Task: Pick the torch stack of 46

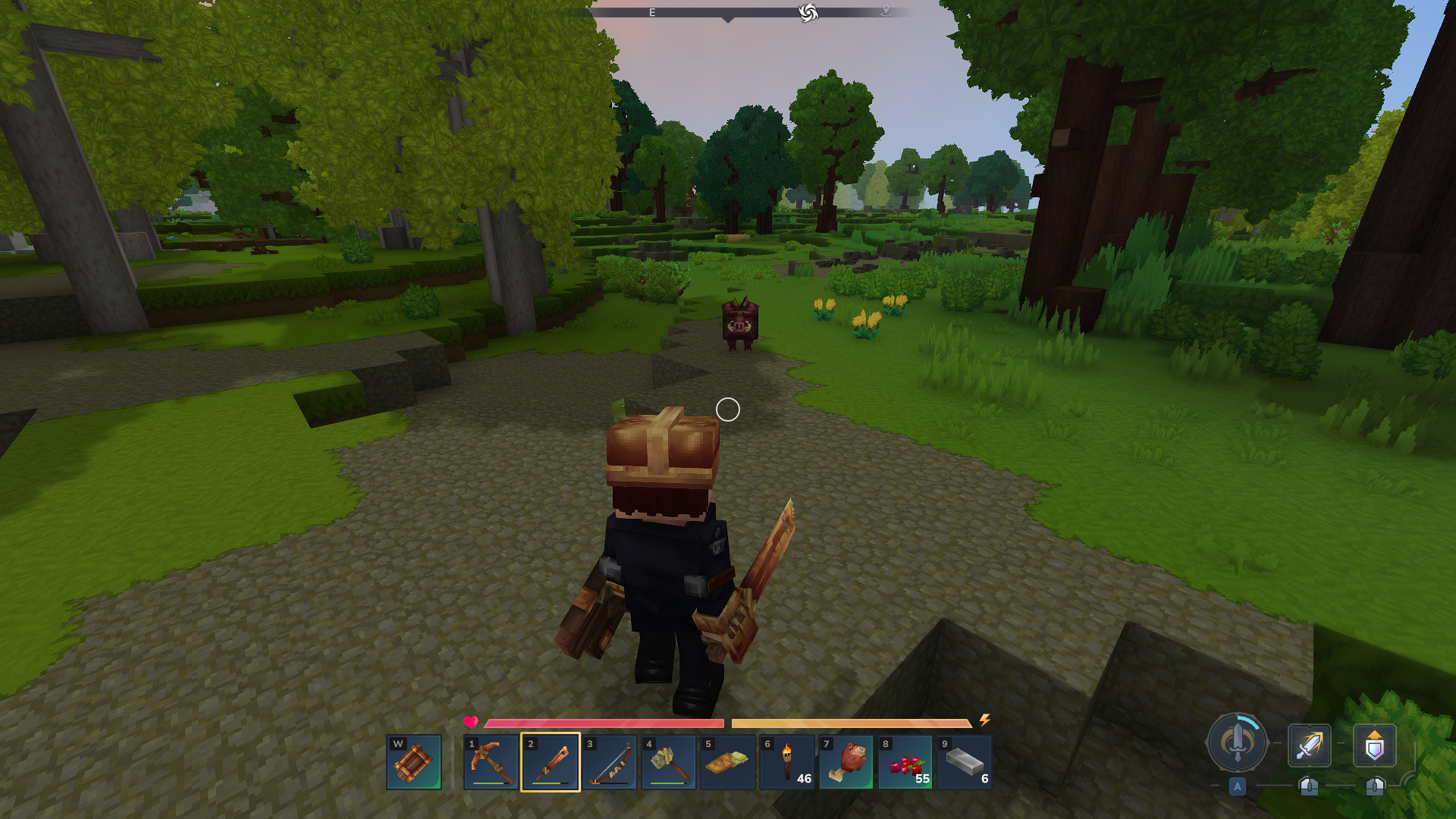Action: (787, 761)
